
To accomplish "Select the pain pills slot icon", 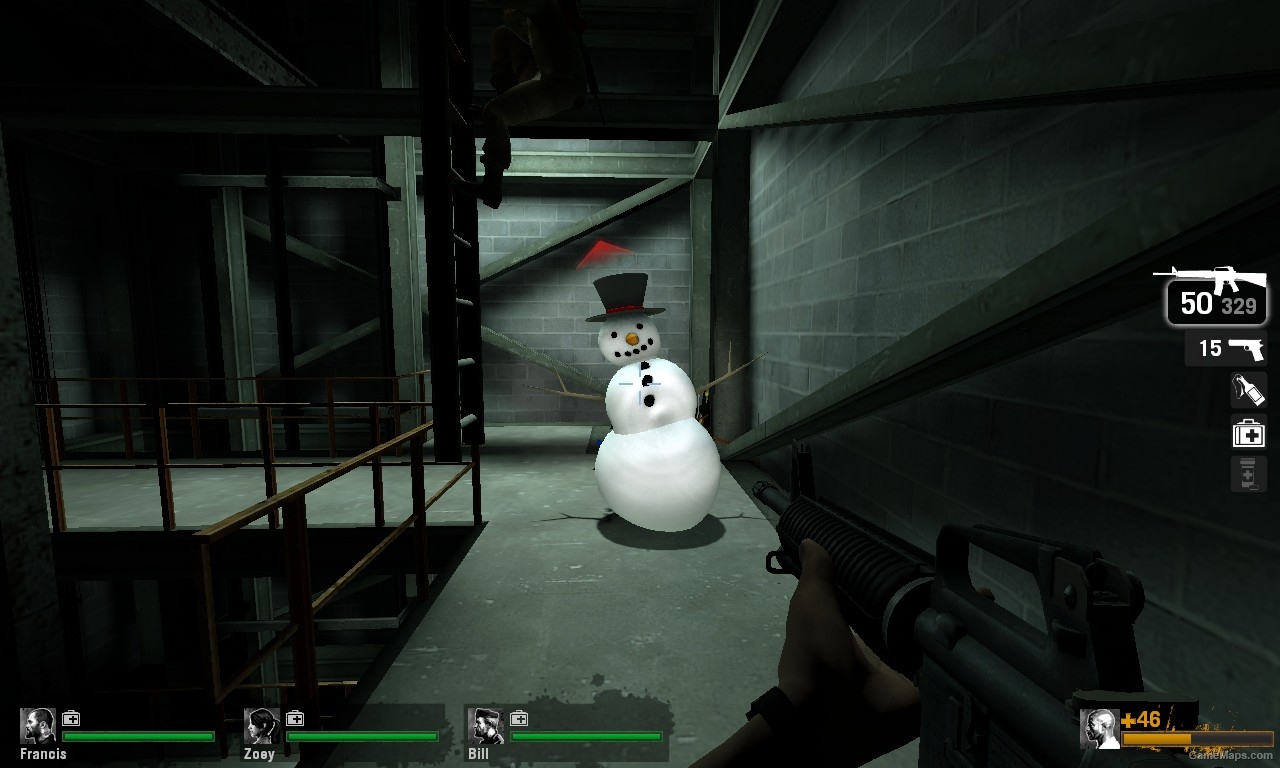I will (x=1247, y=472).
